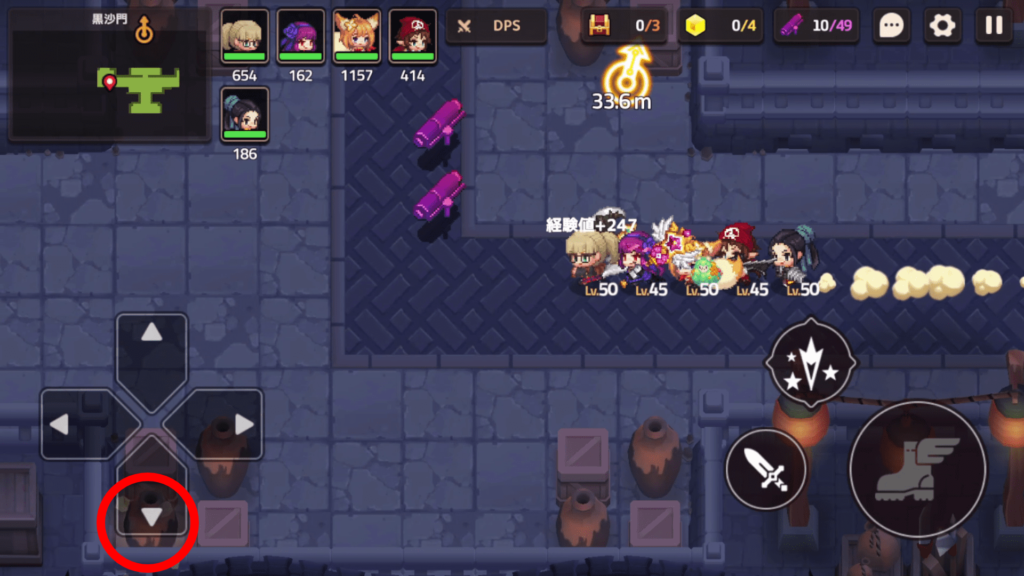Select the blonde hero portrait
The image size is (1024, 576).
pyautogui.click(x=244, y=36)
